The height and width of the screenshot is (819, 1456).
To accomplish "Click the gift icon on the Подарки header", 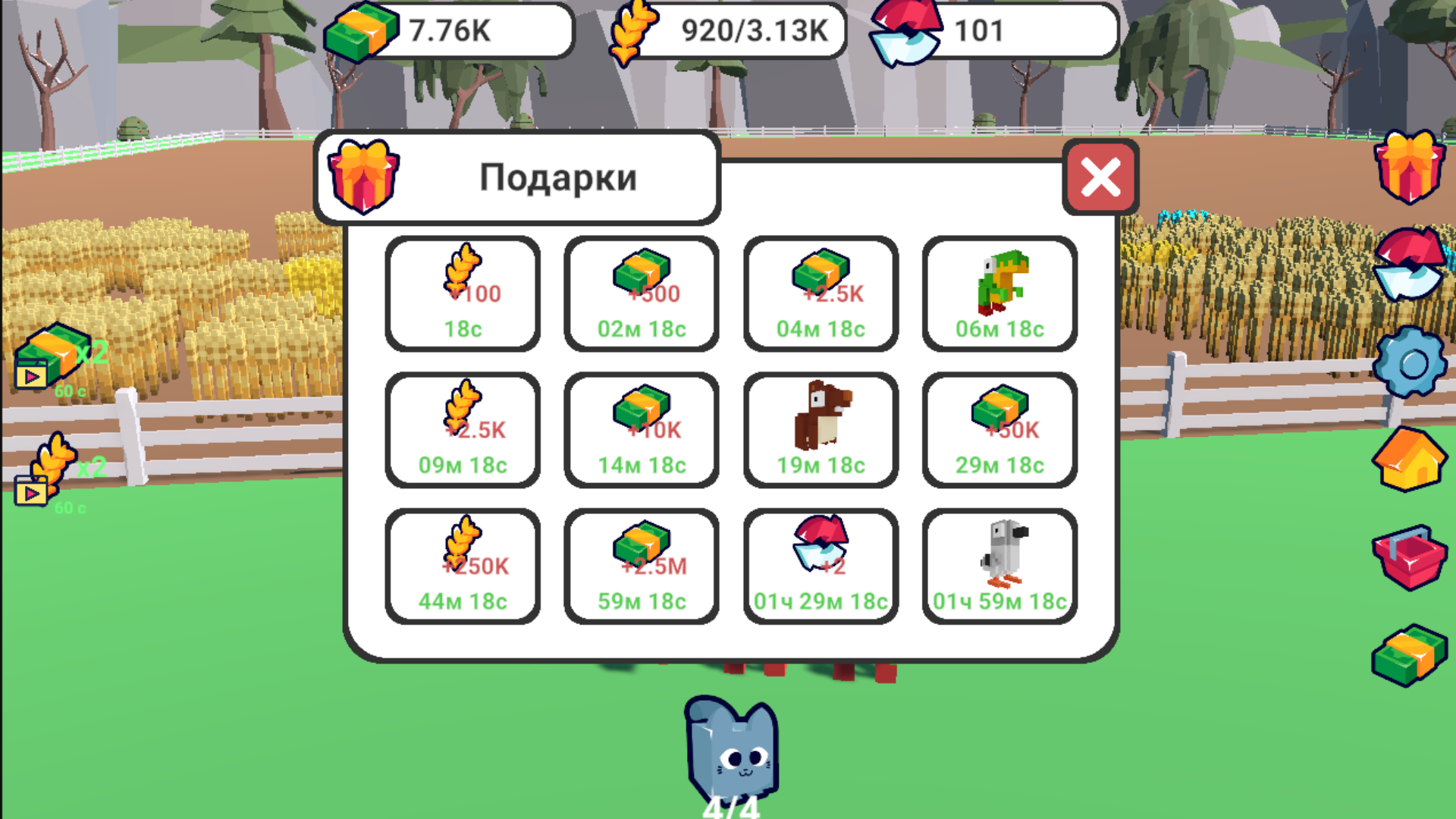I will coord(362,178).
